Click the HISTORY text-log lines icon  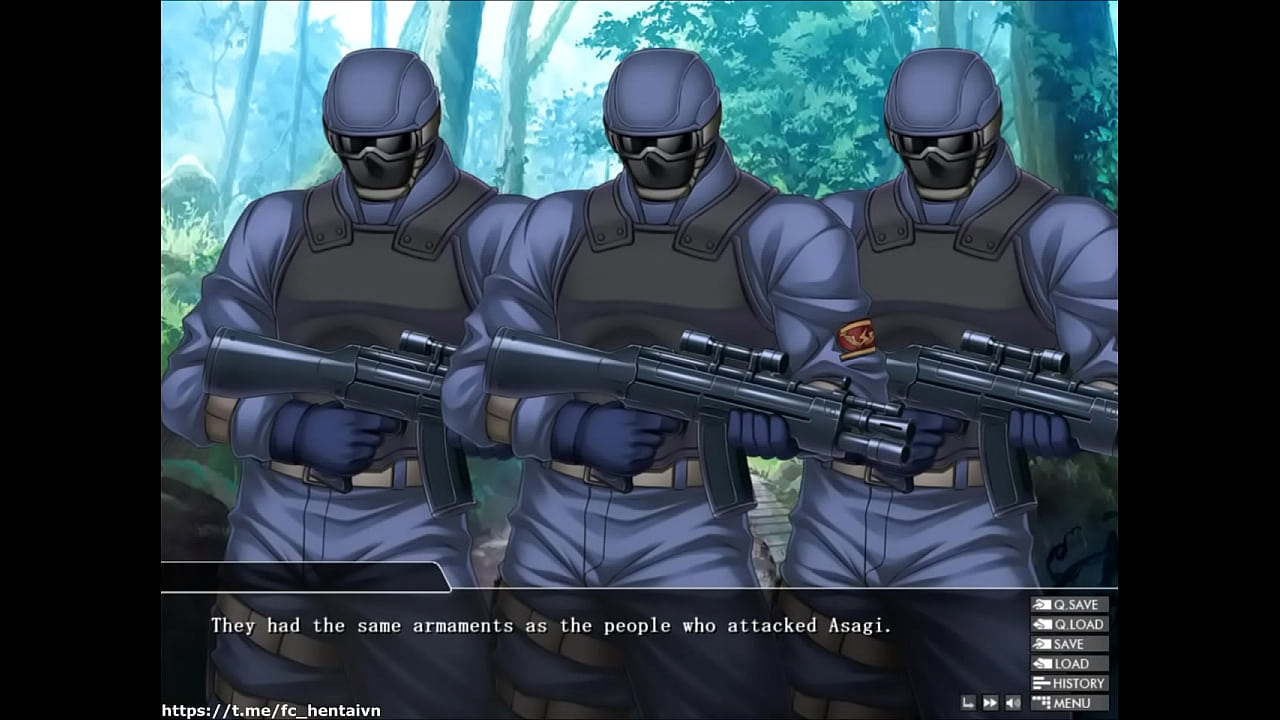1042,683
